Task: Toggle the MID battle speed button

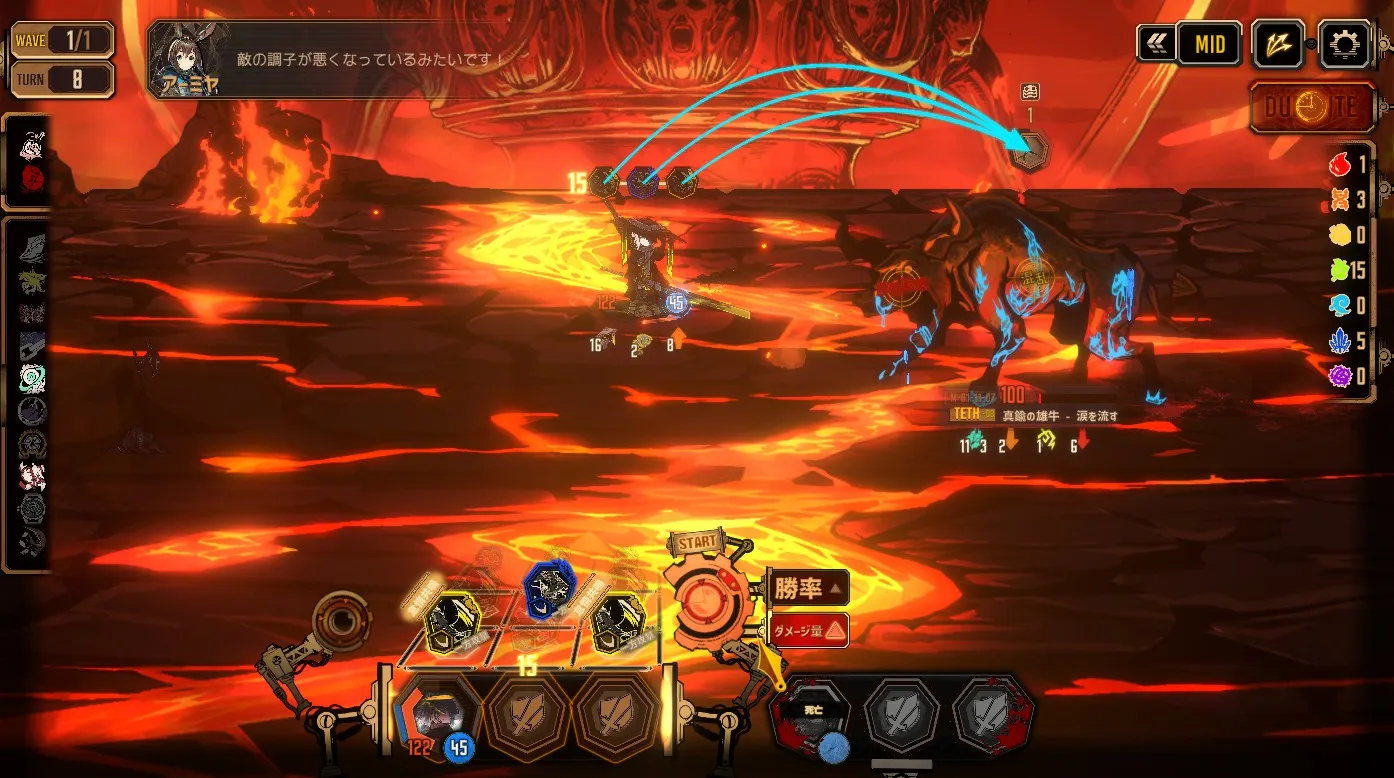Action: click(x=1208, y=45)
